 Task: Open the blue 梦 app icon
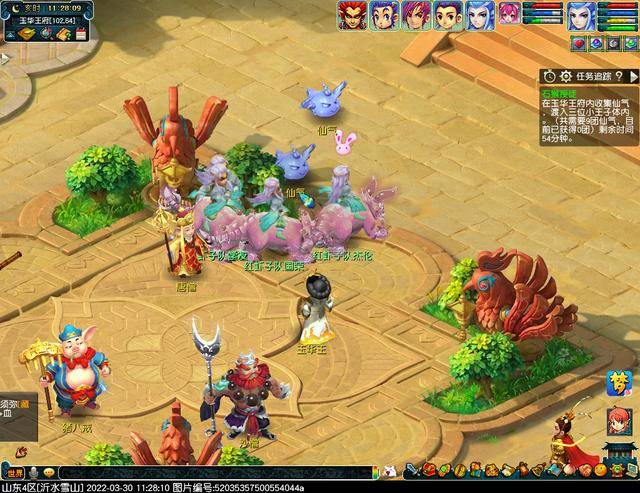tap(618, 383)
